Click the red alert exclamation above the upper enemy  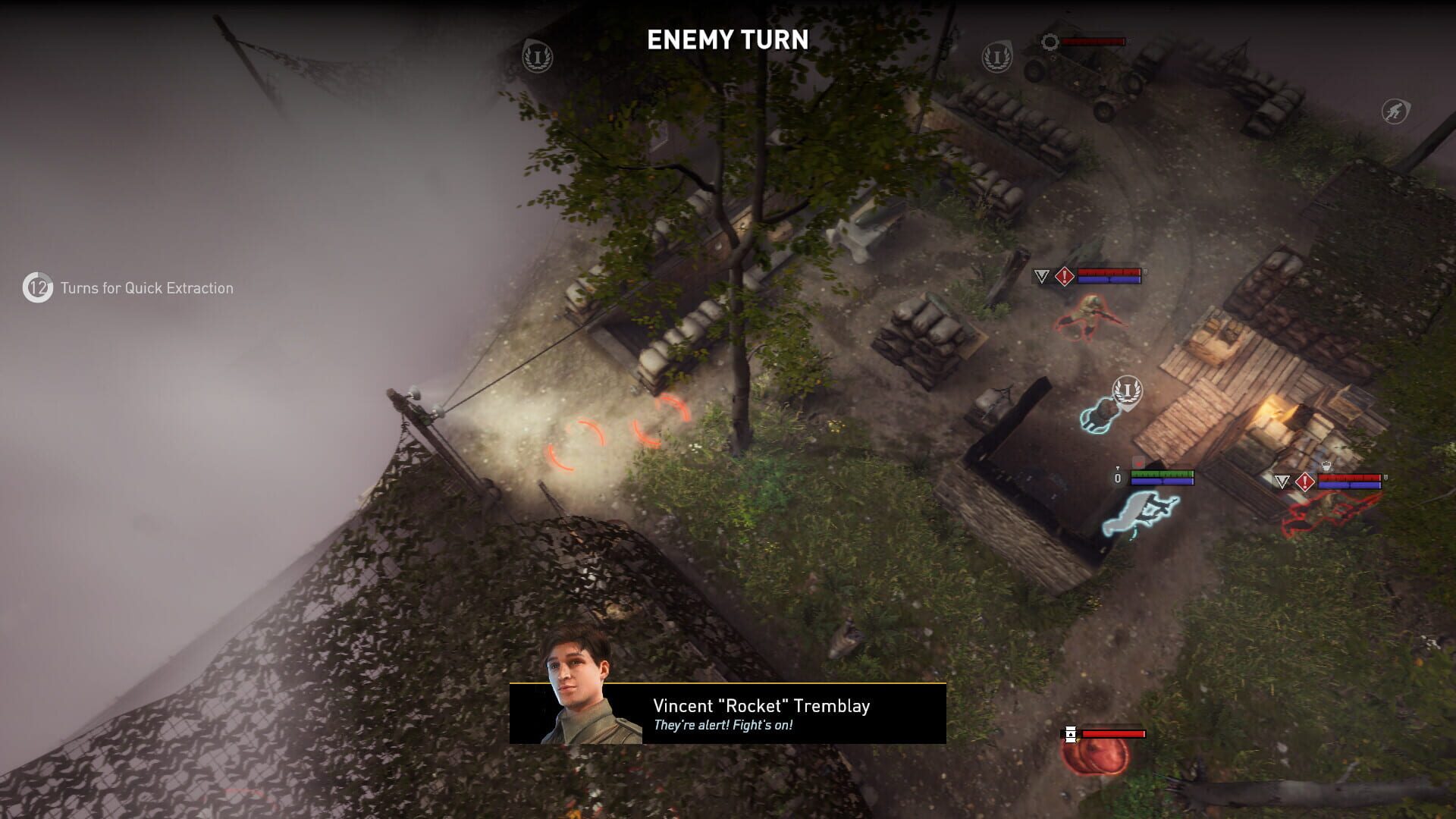pyautogui.click(x=1065, y=277)
